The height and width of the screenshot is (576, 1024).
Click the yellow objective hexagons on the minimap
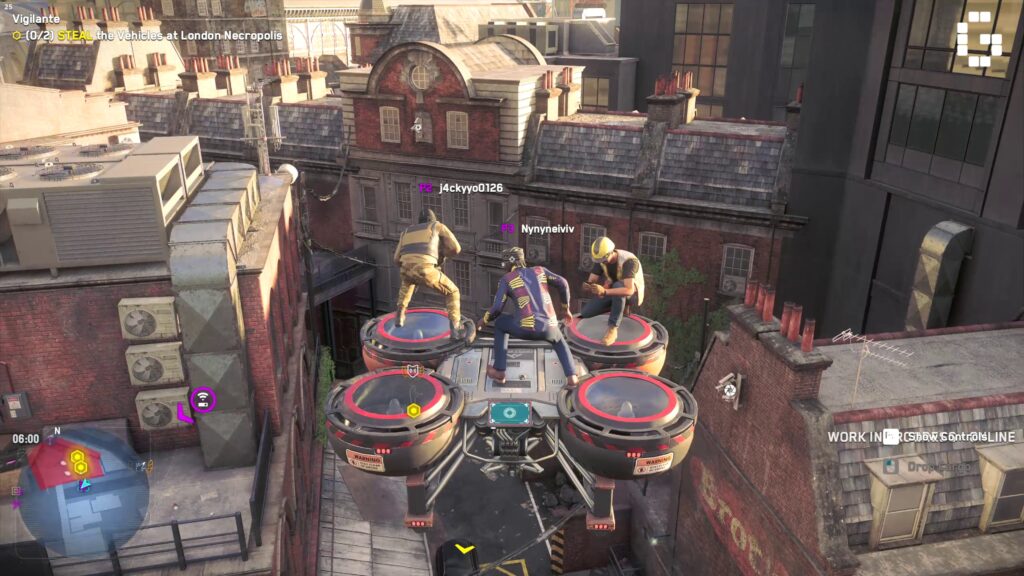(77, 461)
